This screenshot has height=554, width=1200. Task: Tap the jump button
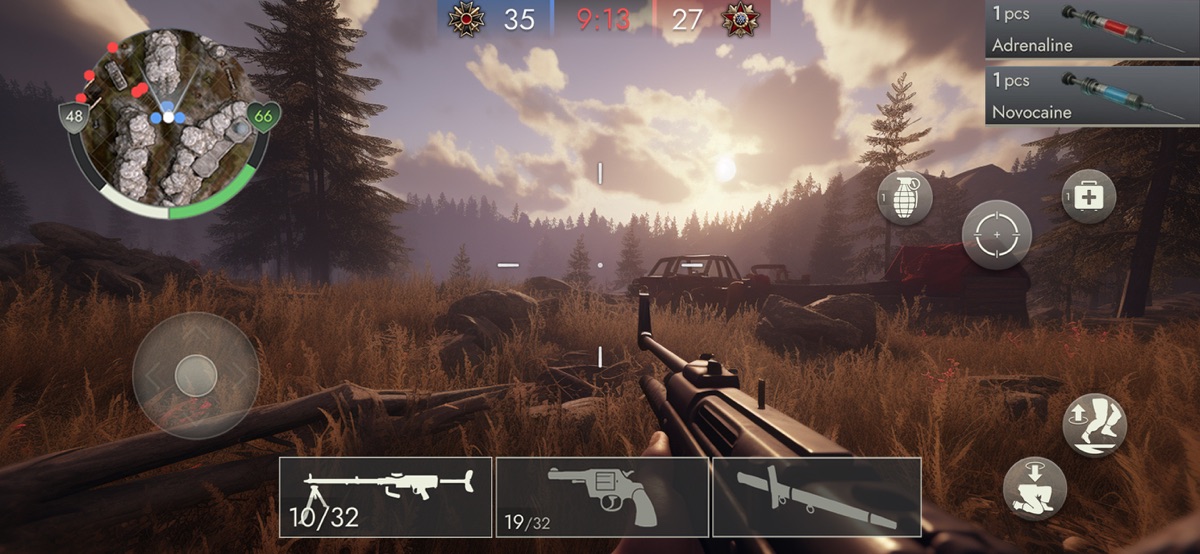point(1094,425)
